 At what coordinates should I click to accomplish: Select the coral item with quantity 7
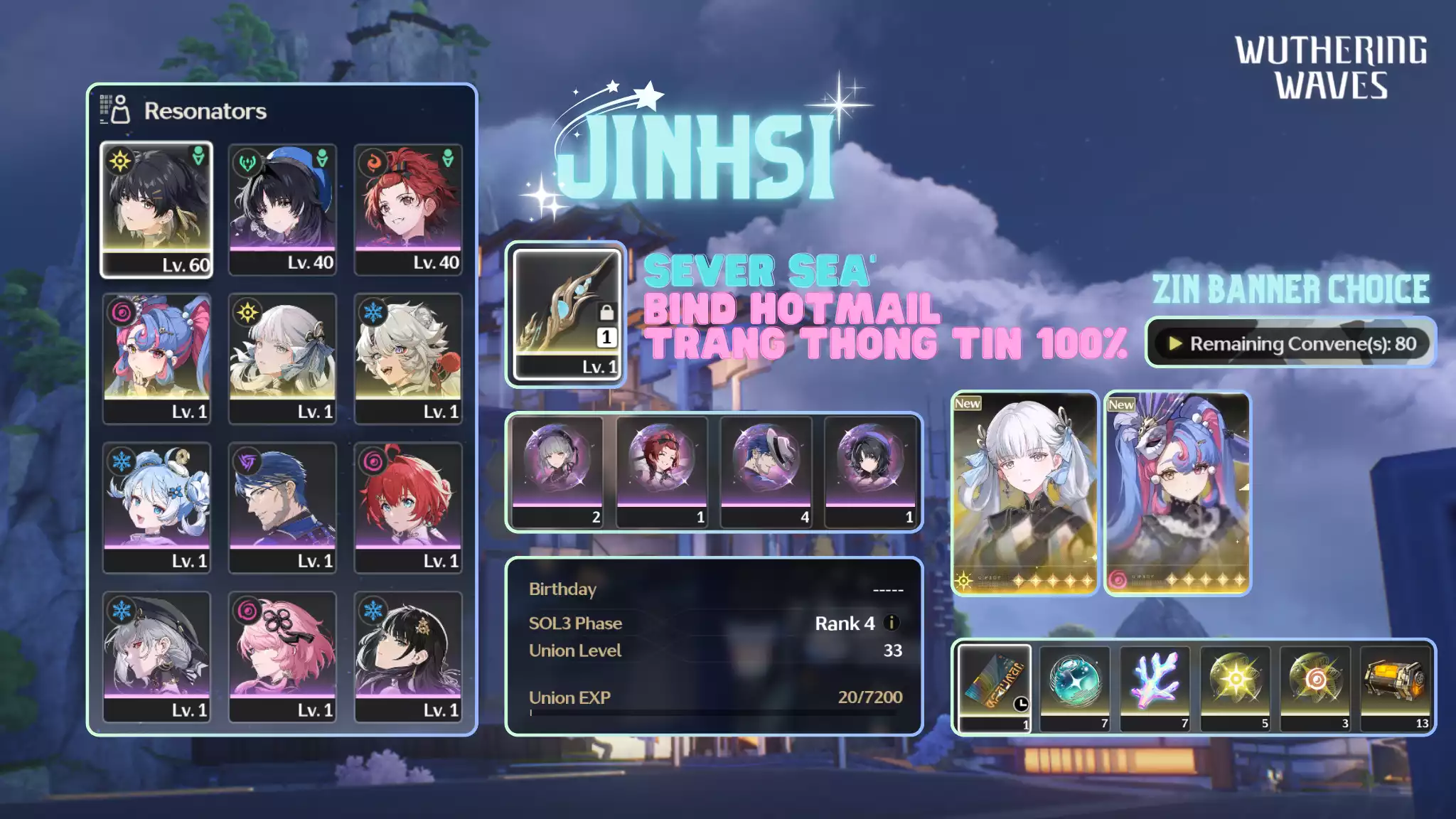coord(1155,687)
